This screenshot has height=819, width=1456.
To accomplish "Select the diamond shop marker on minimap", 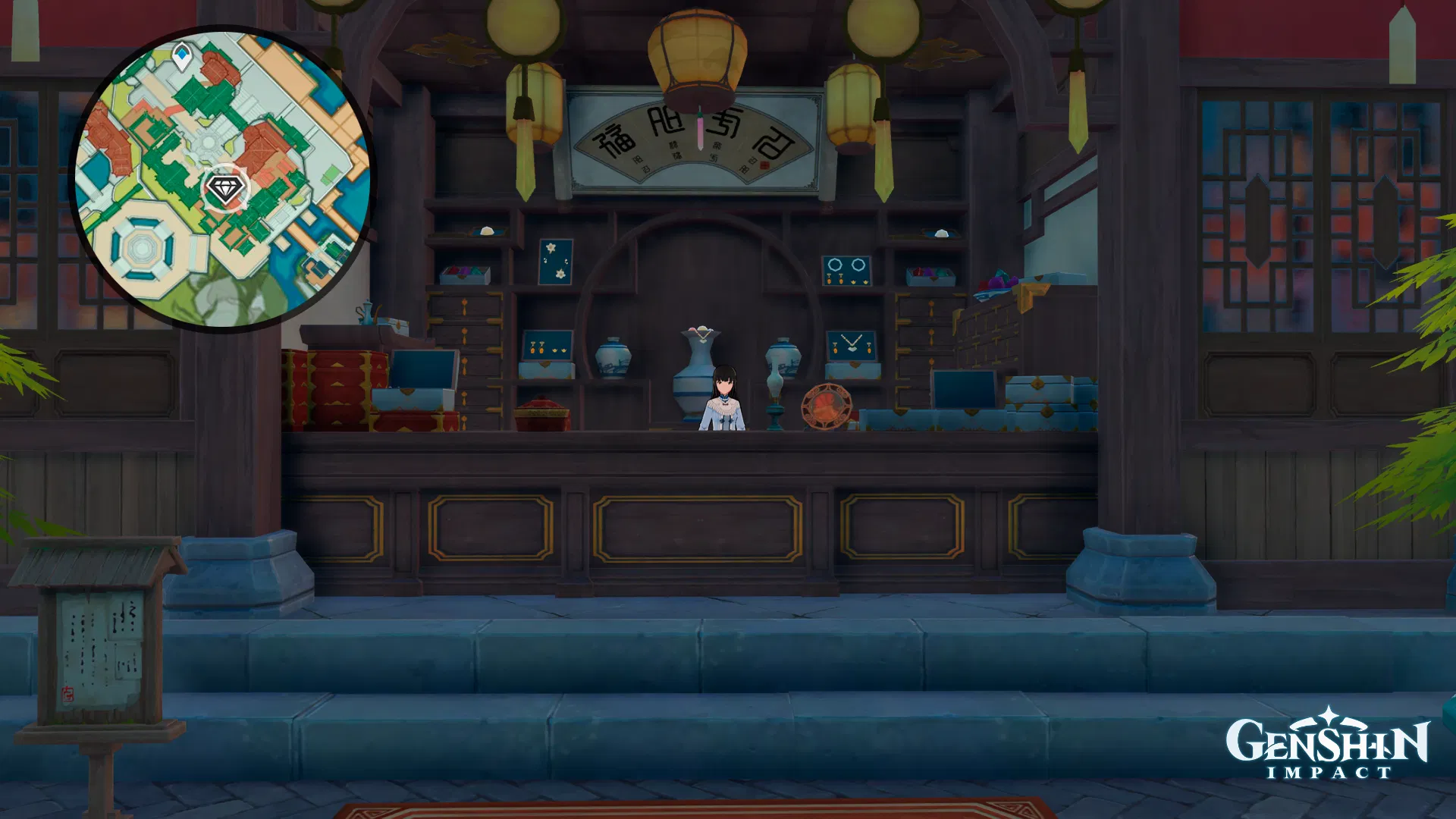I will pyautogui.click(x=225, y=187).
